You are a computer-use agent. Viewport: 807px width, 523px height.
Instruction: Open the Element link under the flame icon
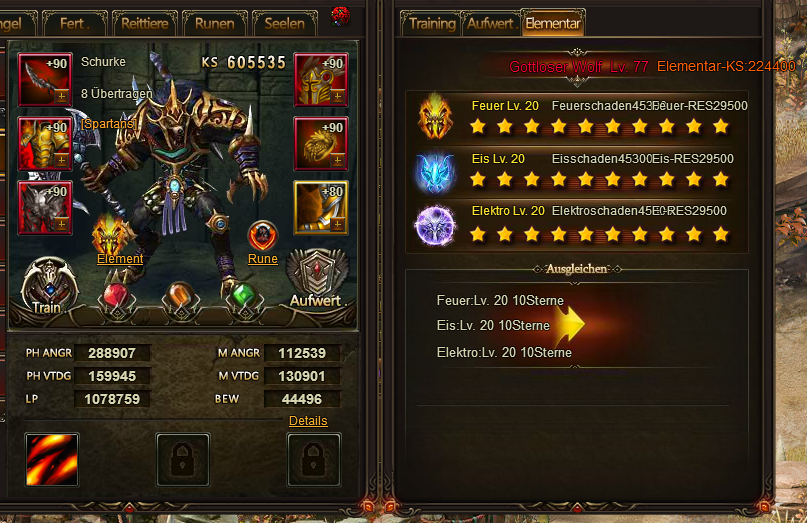(x=119, y=259)
